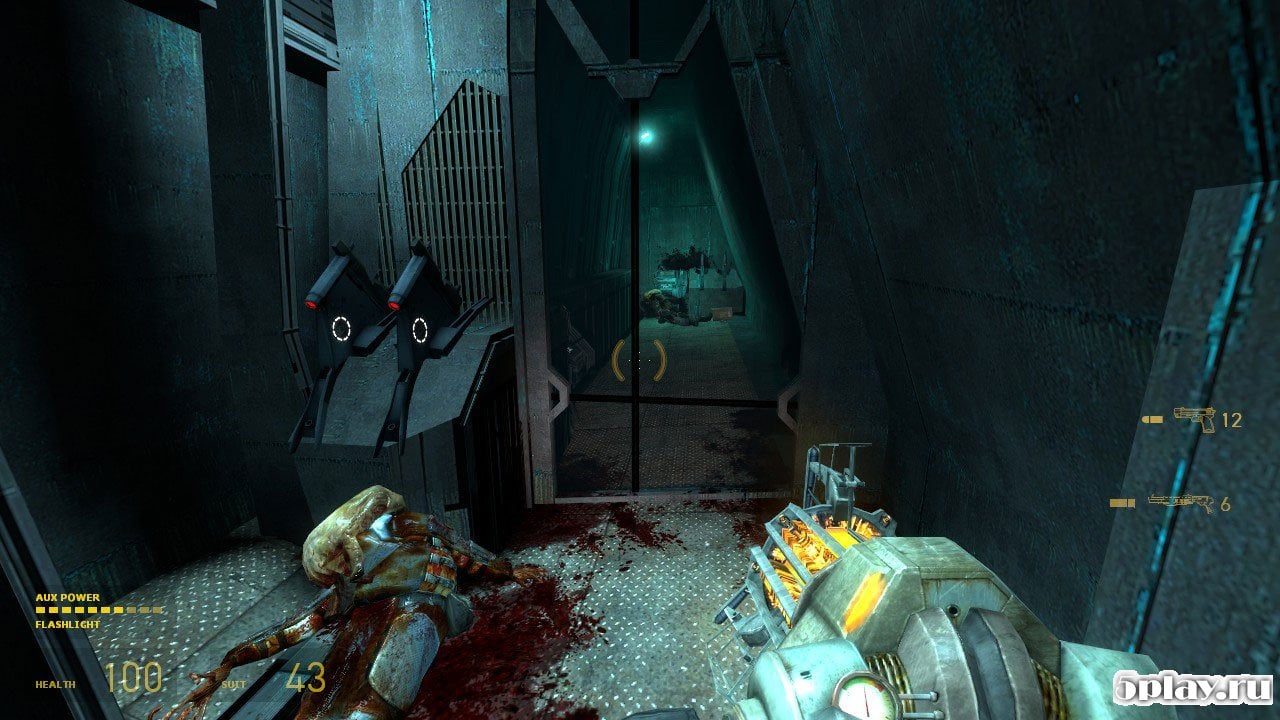Viewport: 1280px width, 720px height.
Task: Switch to the shotgun weapon icon
Action: pos(1181,502)
